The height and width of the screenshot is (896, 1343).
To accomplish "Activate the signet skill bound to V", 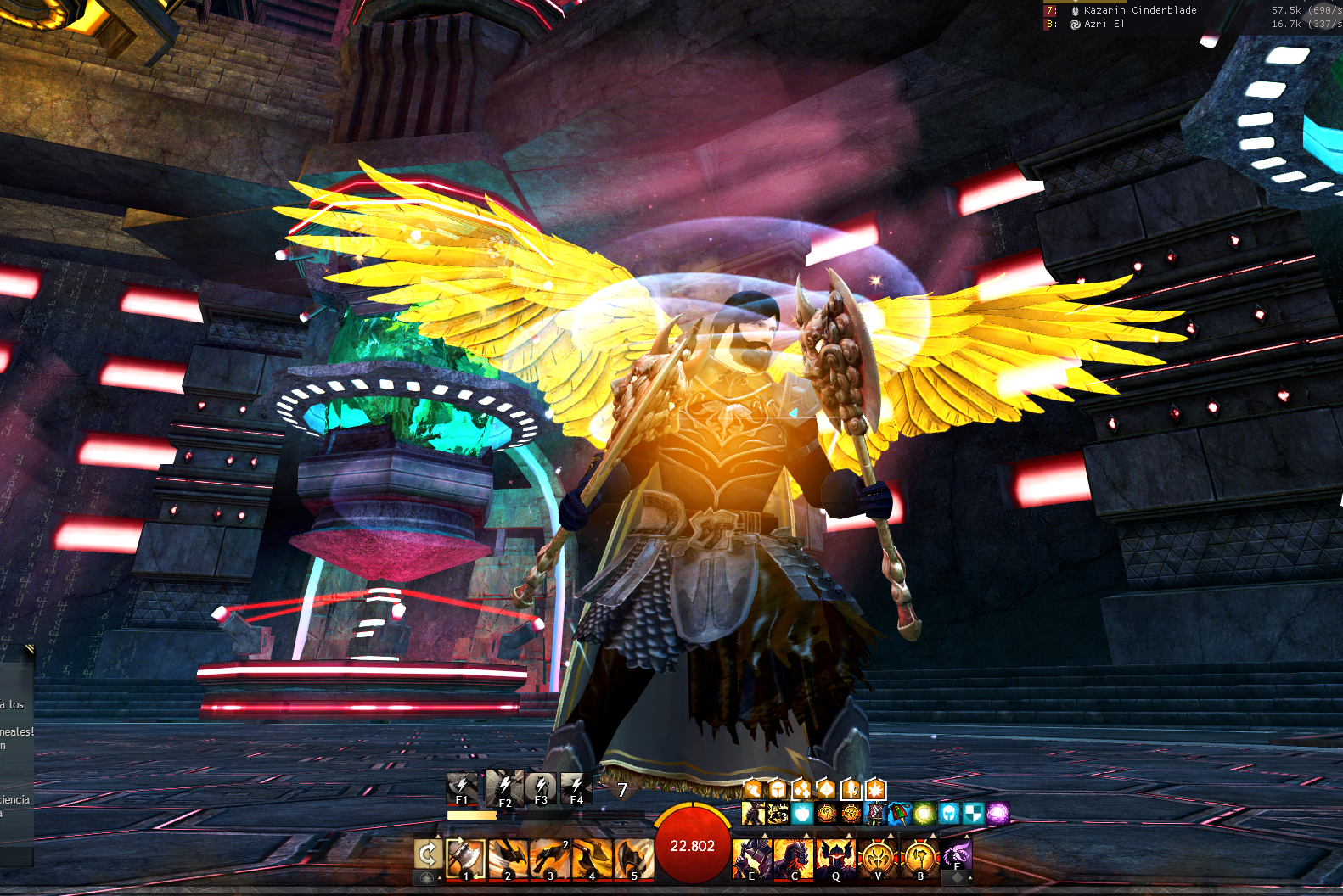I will (878, 858).
